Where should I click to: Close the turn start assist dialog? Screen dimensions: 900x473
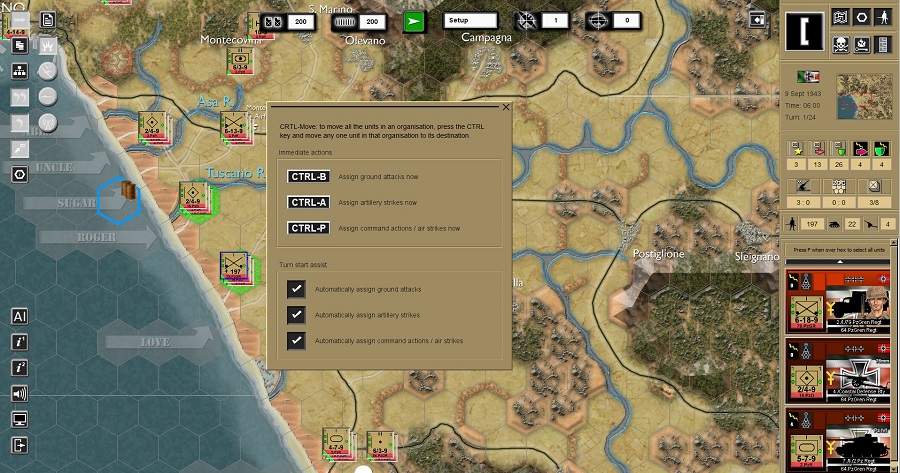click(506, 106)
